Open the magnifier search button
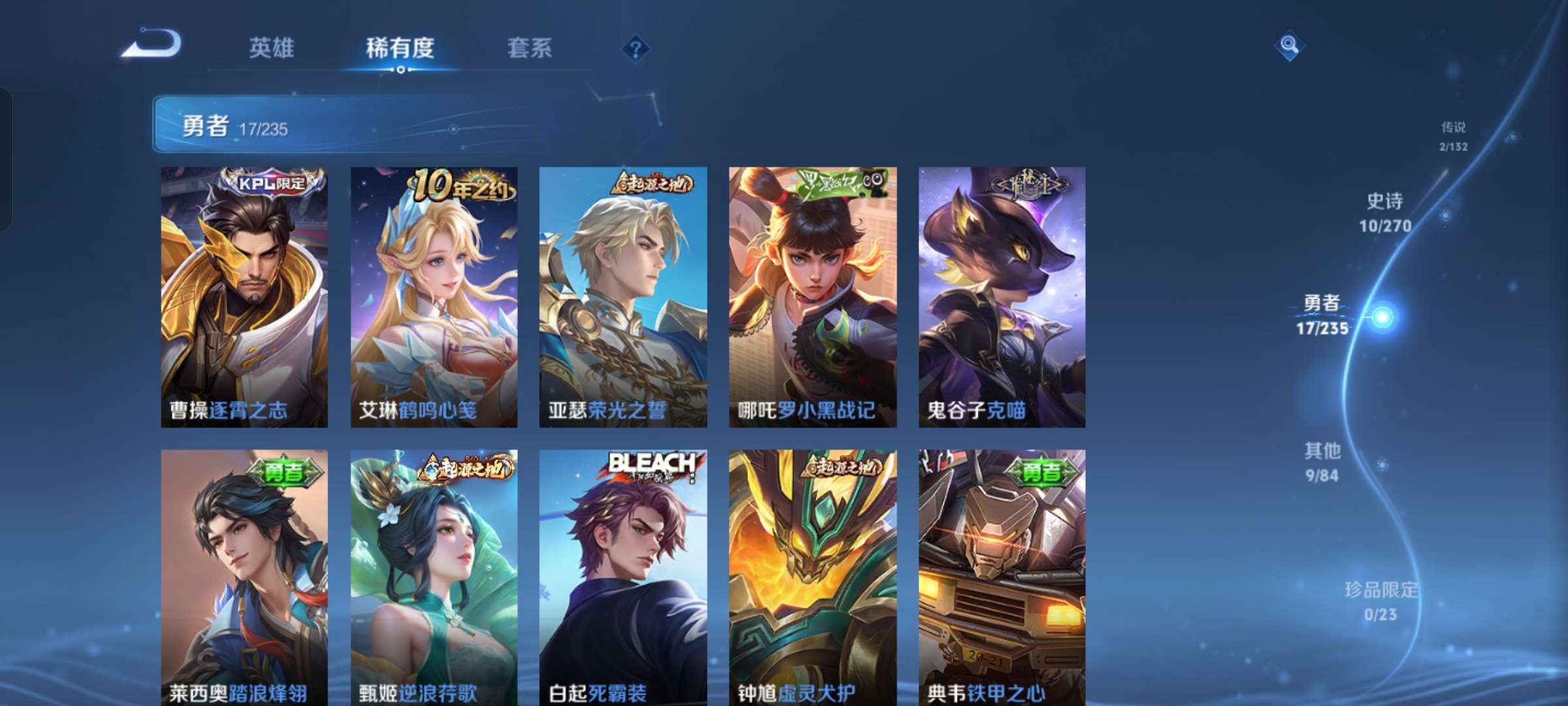1568x706 pixels. (x=1289, y=45)
